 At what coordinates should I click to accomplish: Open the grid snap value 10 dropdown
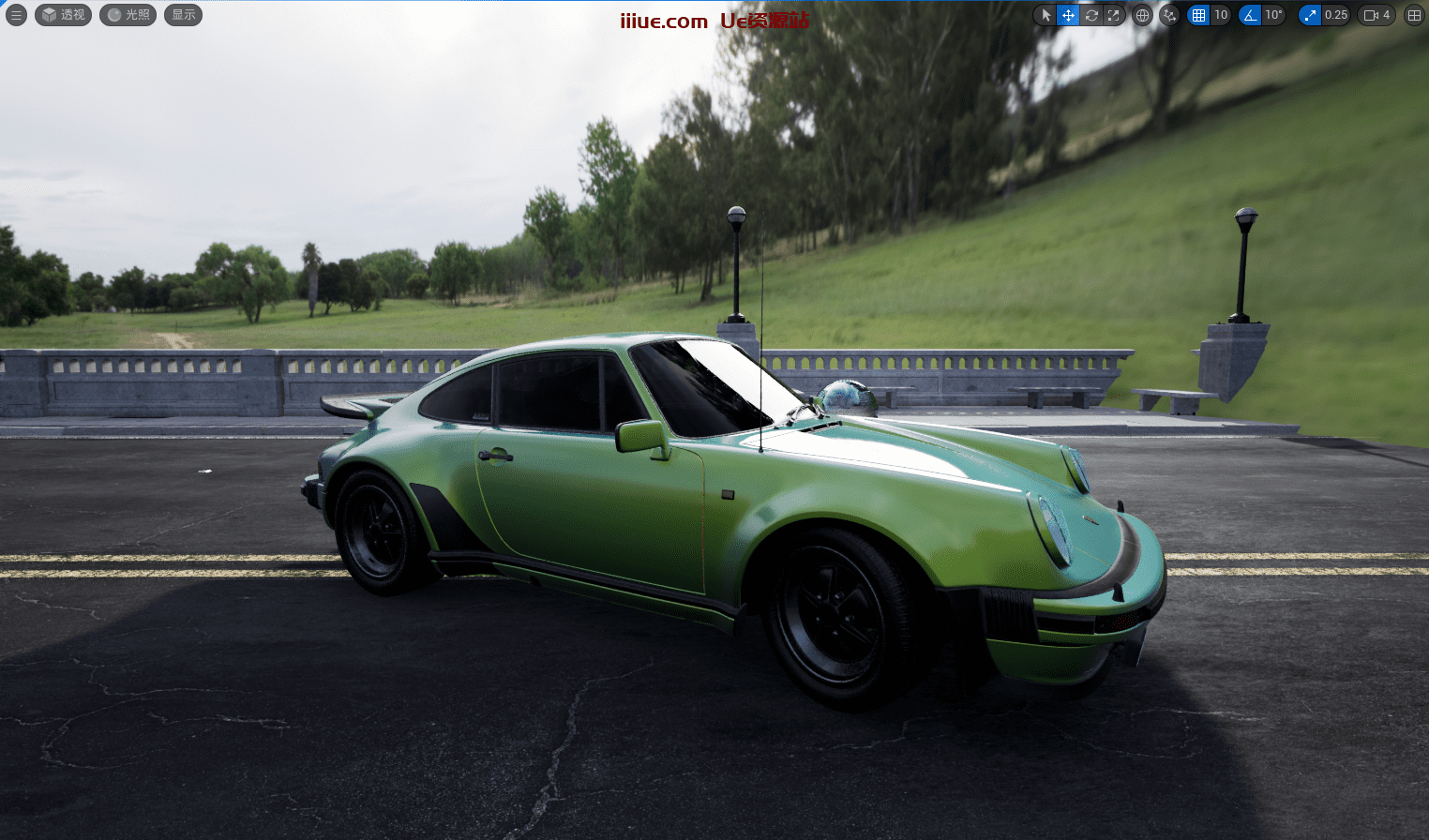(1221, 15)
